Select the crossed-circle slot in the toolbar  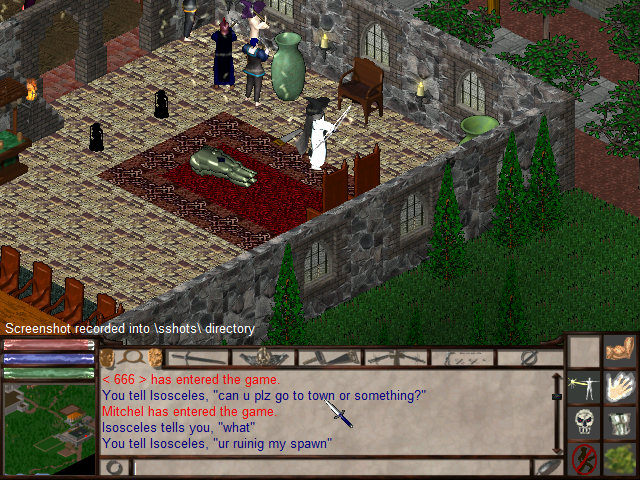(529, 357)
